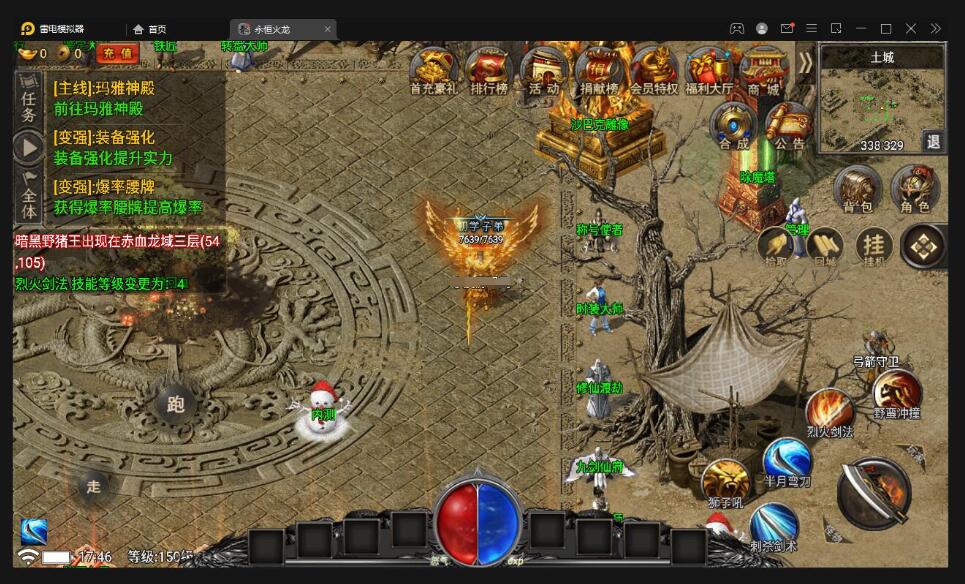965x584 pixels.
Task: Open the 公告 announcements scroll
Action: coord(788,126)
